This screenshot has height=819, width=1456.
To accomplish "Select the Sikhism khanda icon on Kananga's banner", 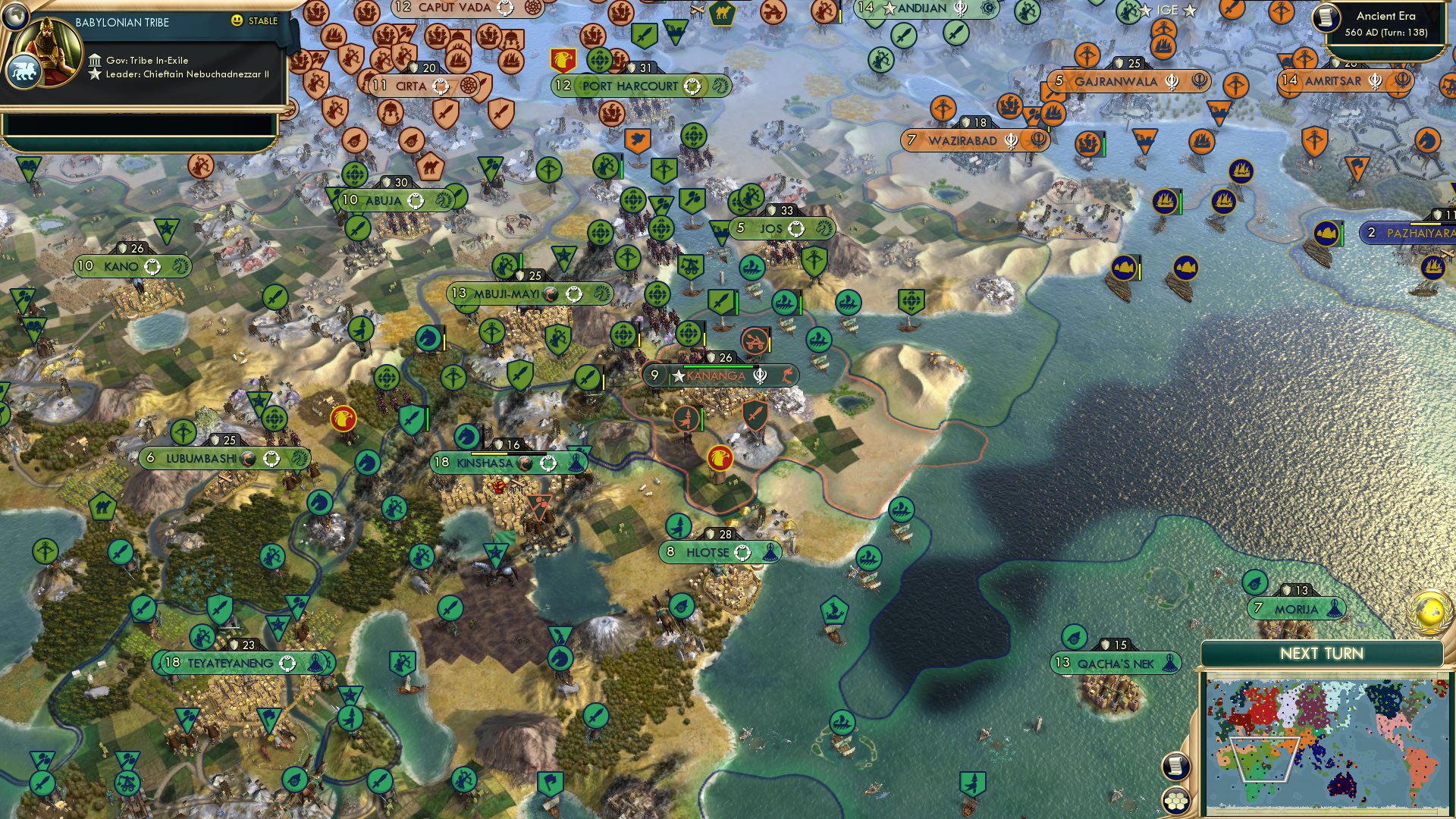I will click(x=761, y=376).
